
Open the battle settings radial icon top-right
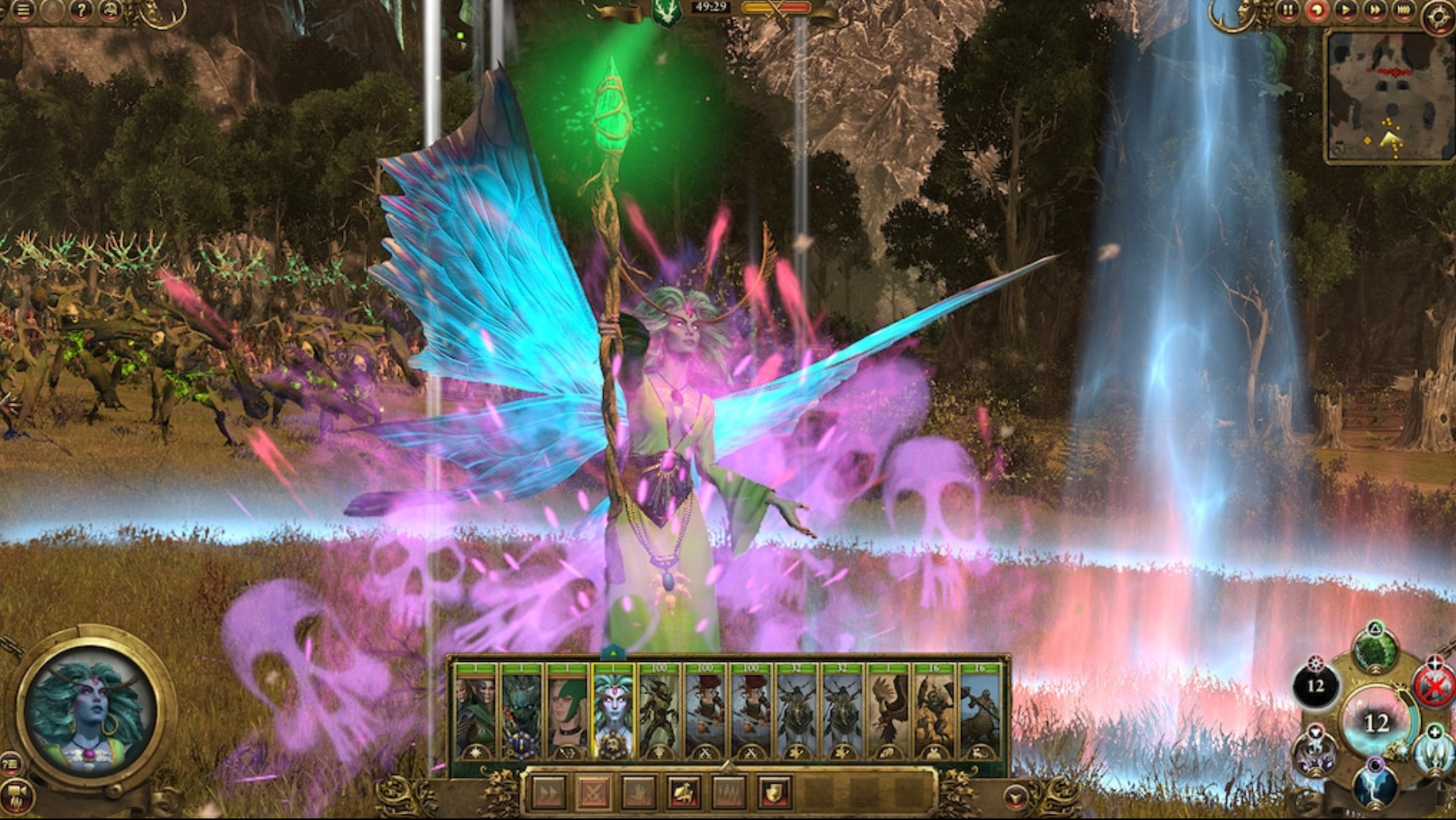(x=1437, y=12)
